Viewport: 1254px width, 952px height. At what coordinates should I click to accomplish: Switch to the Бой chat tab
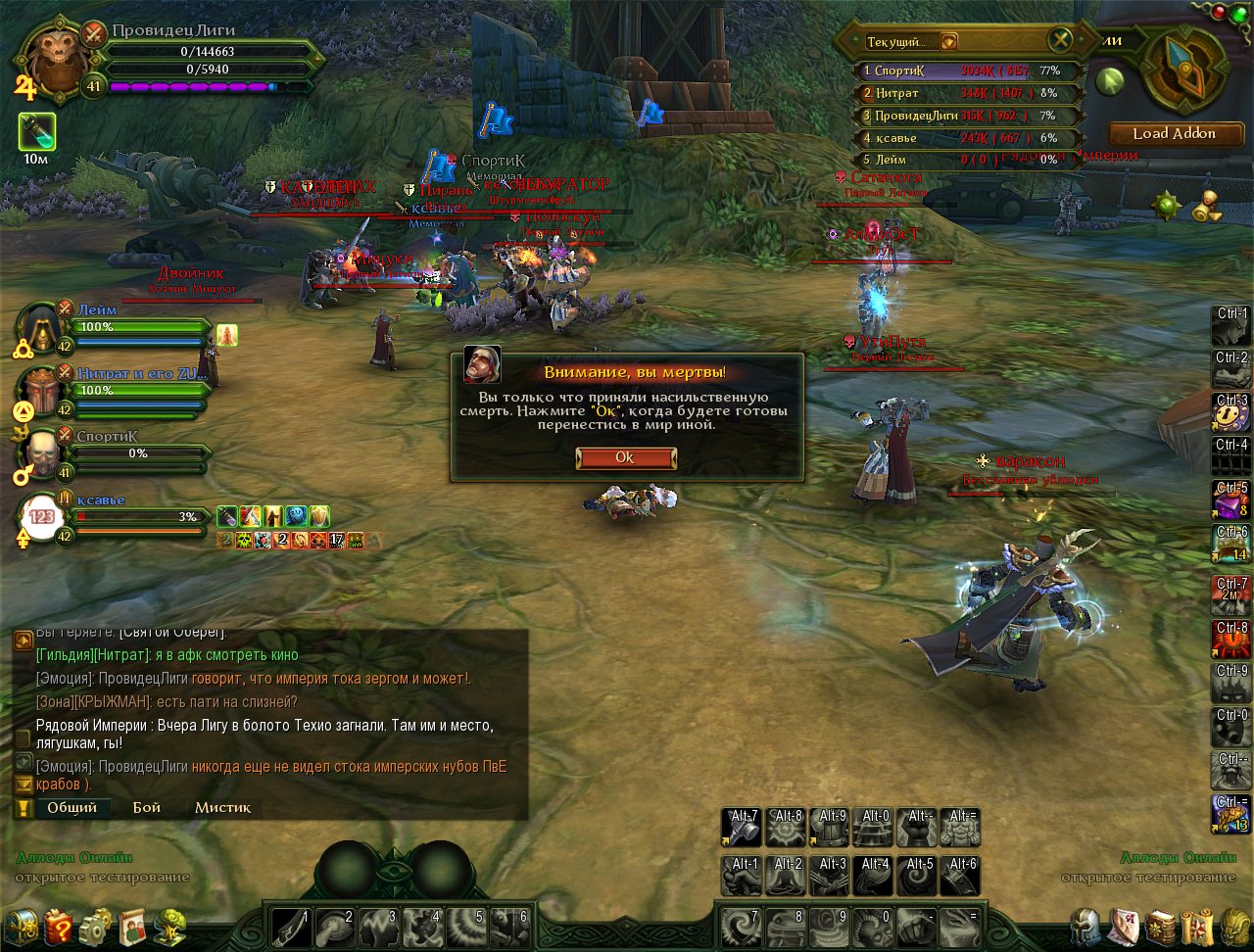(147, 808)
